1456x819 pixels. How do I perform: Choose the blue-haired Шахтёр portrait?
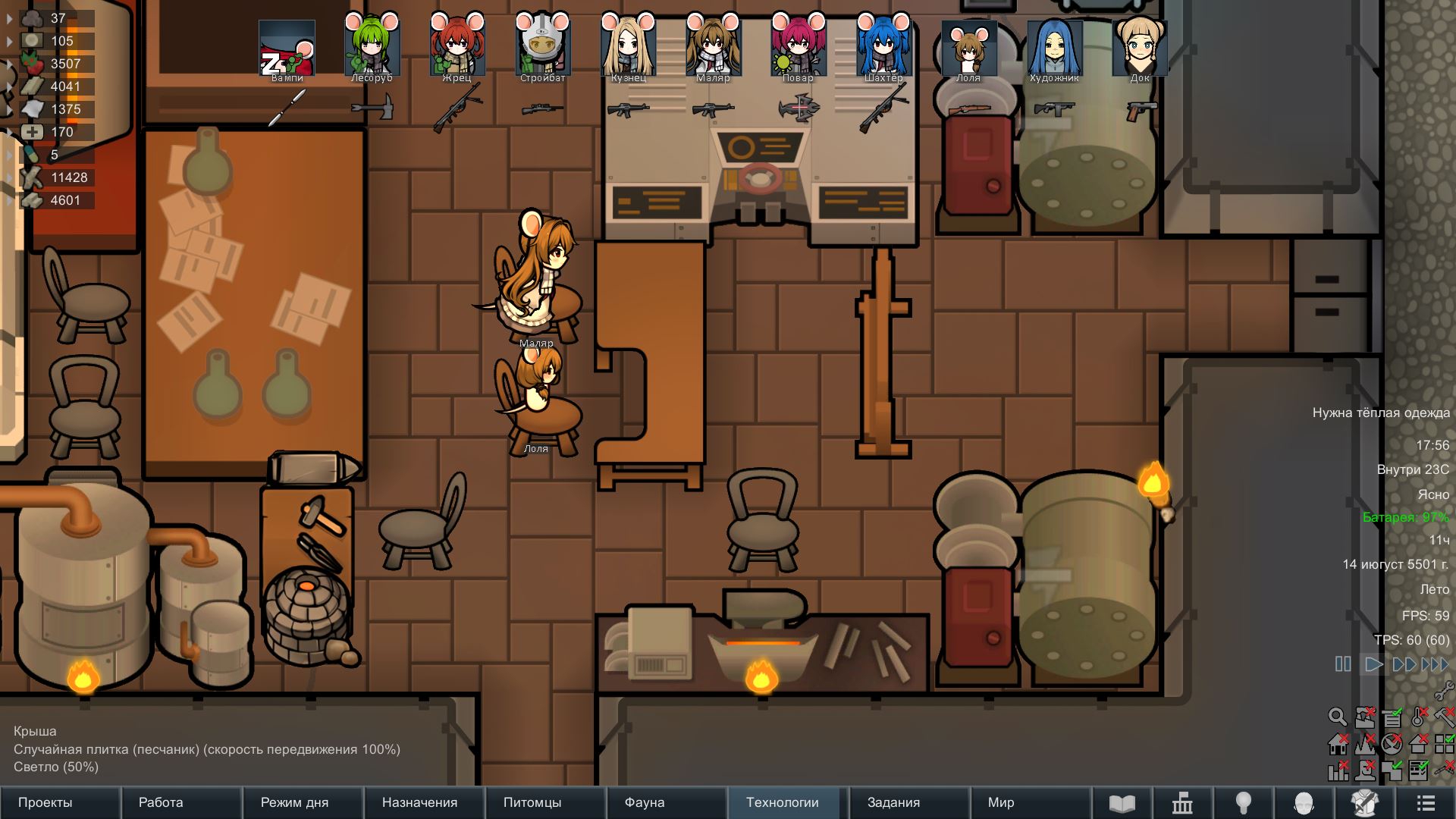[883, 47]
